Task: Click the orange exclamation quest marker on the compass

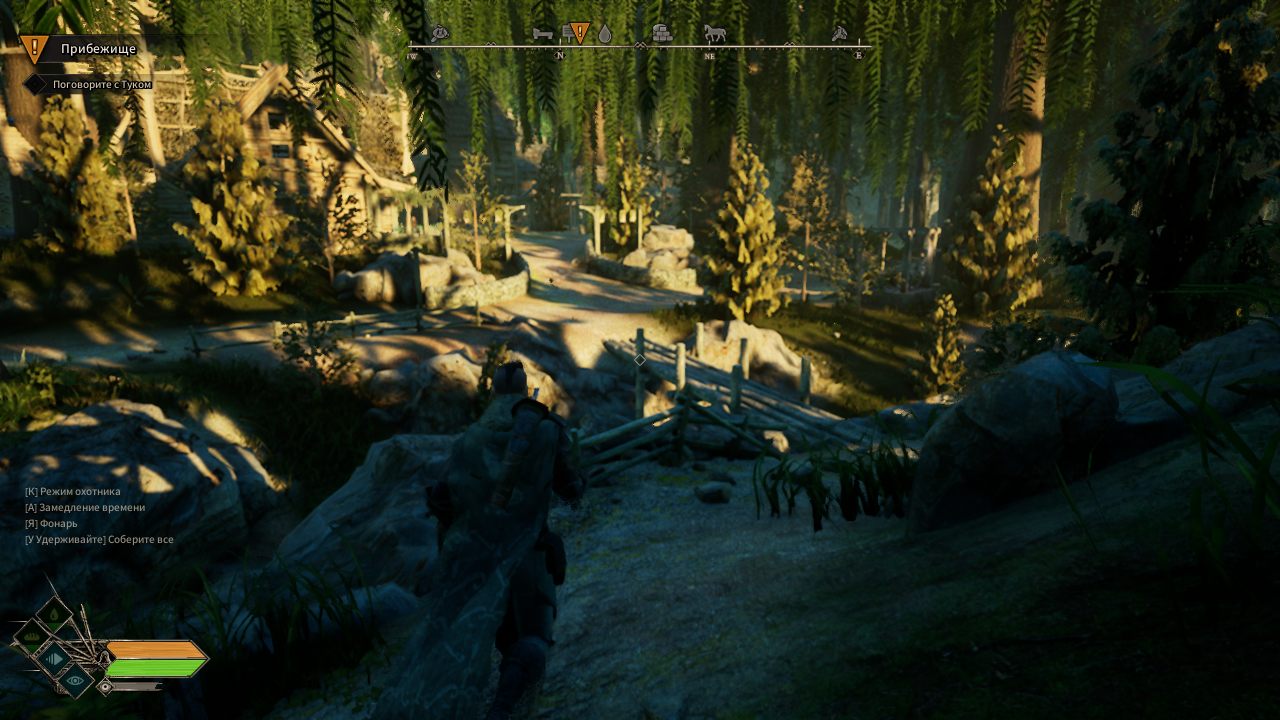Action: 578,33
